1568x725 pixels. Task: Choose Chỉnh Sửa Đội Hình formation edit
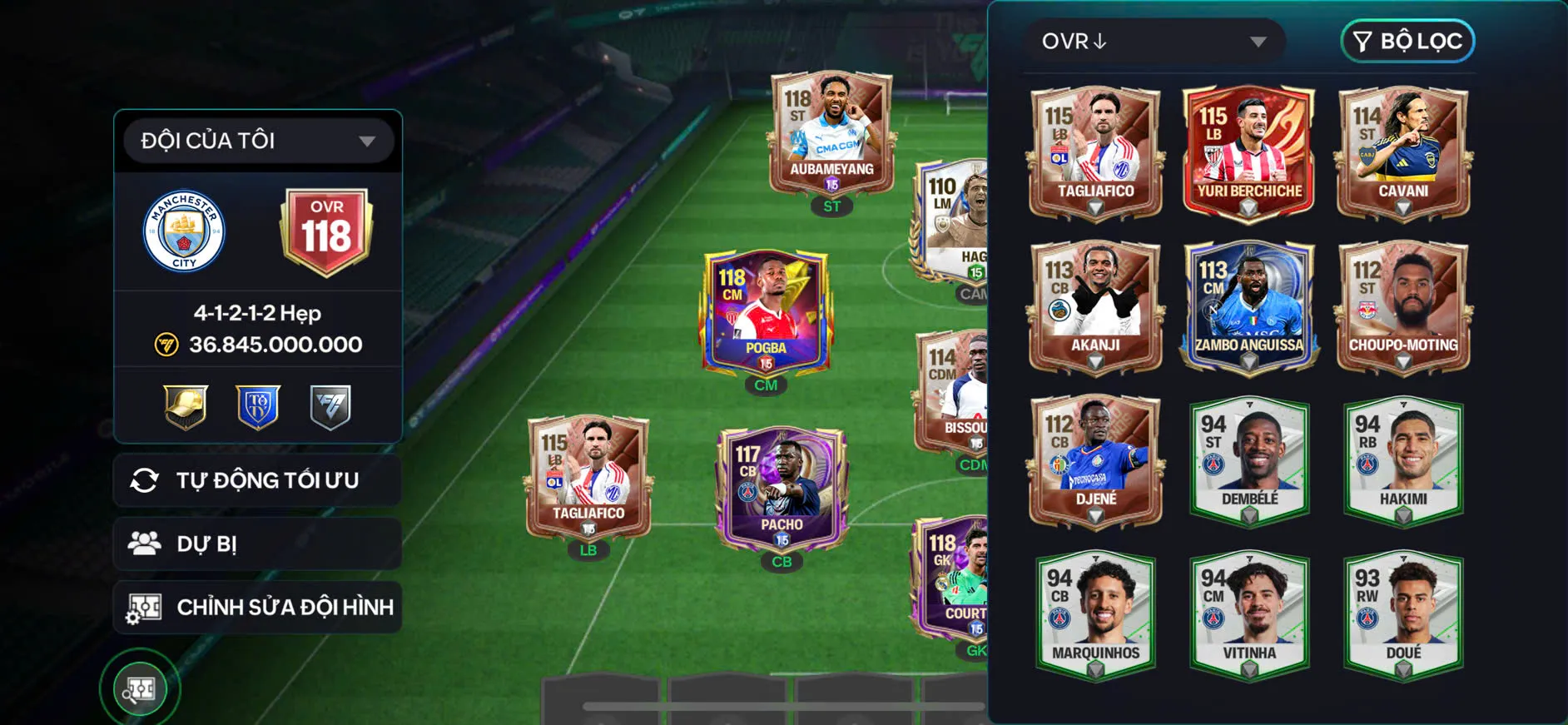tap(258, 607)
